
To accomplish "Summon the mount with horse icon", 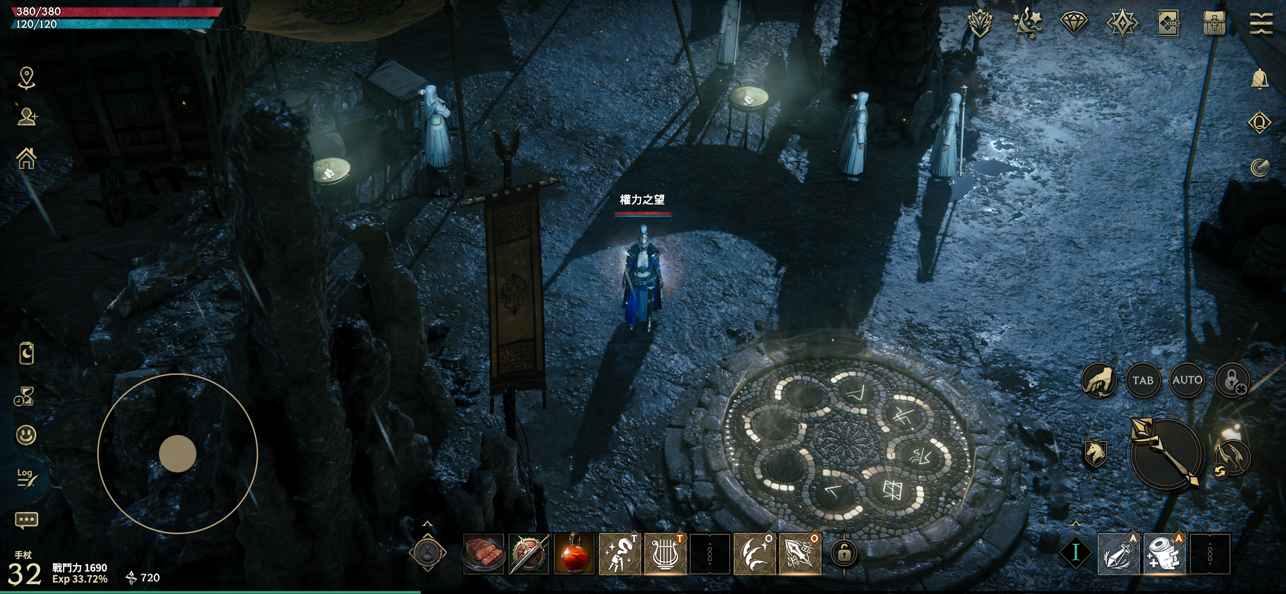I will tap(1096, 454).
